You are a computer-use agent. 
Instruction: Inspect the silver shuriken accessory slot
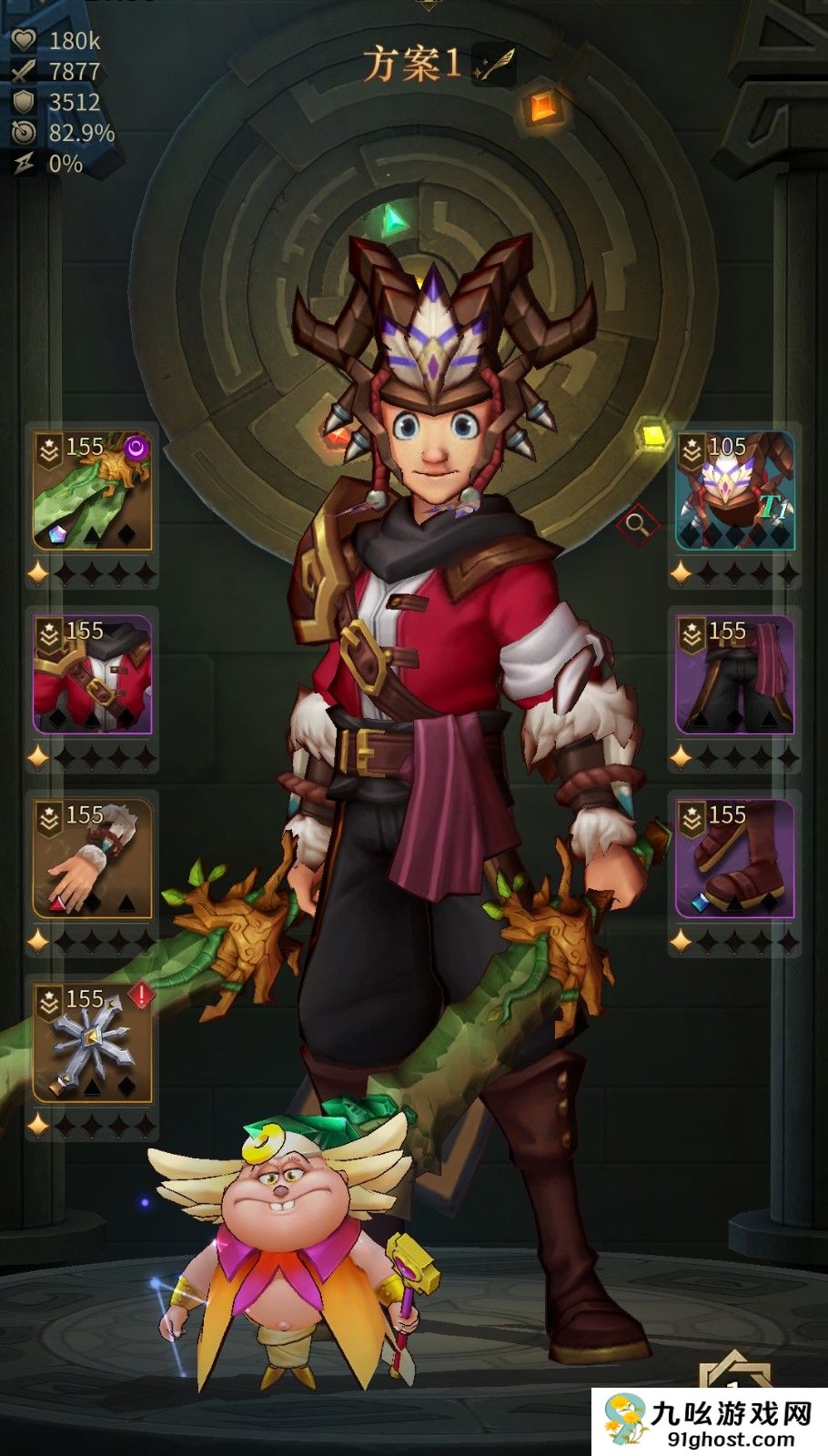[x=92, y=1042]
